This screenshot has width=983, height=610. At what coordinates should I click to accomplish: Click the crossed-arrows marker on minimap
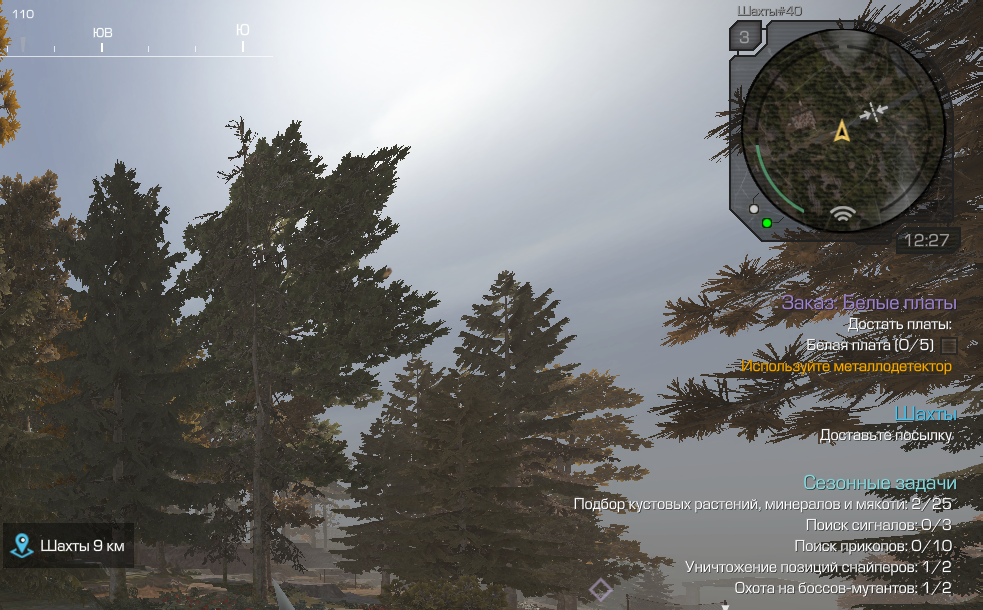click(874, 111)
